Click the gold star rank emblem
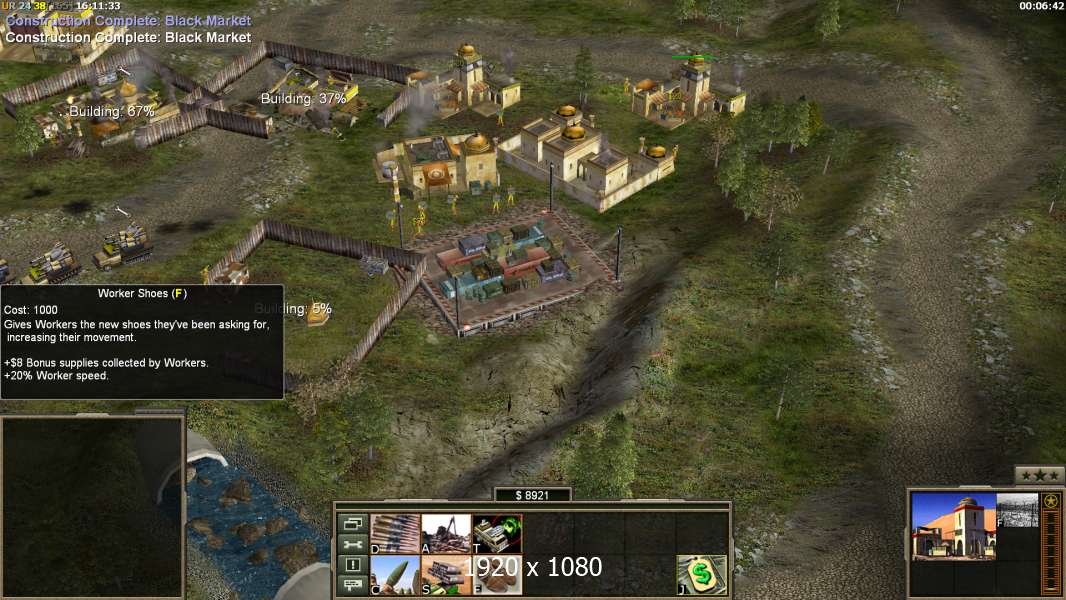This screenshot has width=1066, height=600. (1050, 501)
